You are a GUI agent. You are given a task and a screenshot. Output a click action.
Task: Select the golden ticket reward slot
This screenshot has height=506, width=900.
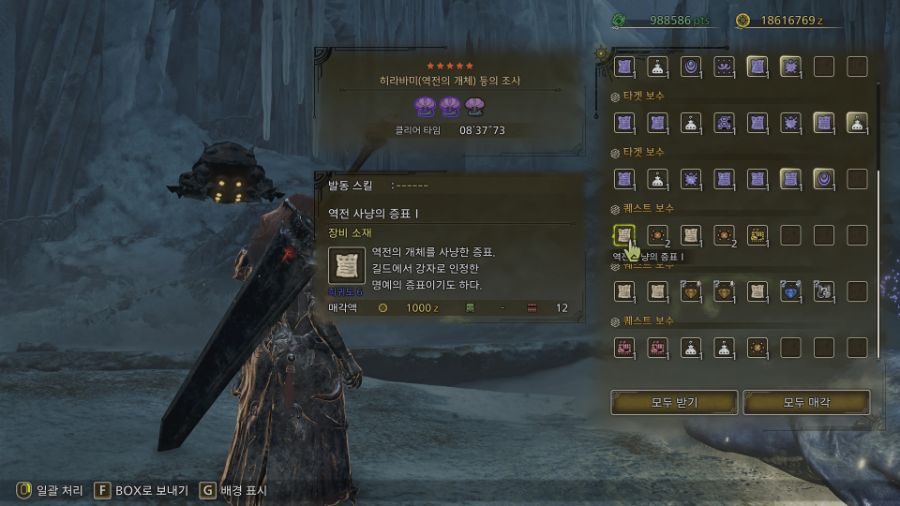pos(757,236)
